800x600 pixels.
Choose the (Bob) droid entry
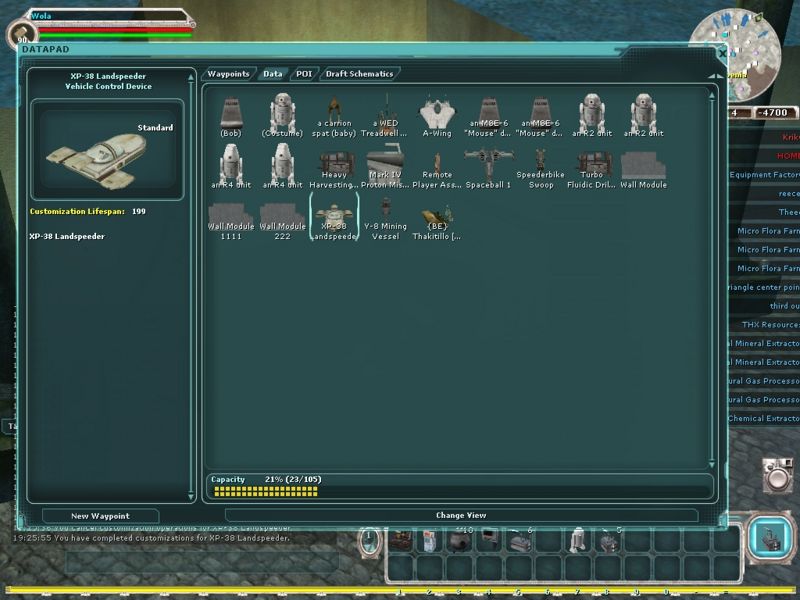click(231, 116)
